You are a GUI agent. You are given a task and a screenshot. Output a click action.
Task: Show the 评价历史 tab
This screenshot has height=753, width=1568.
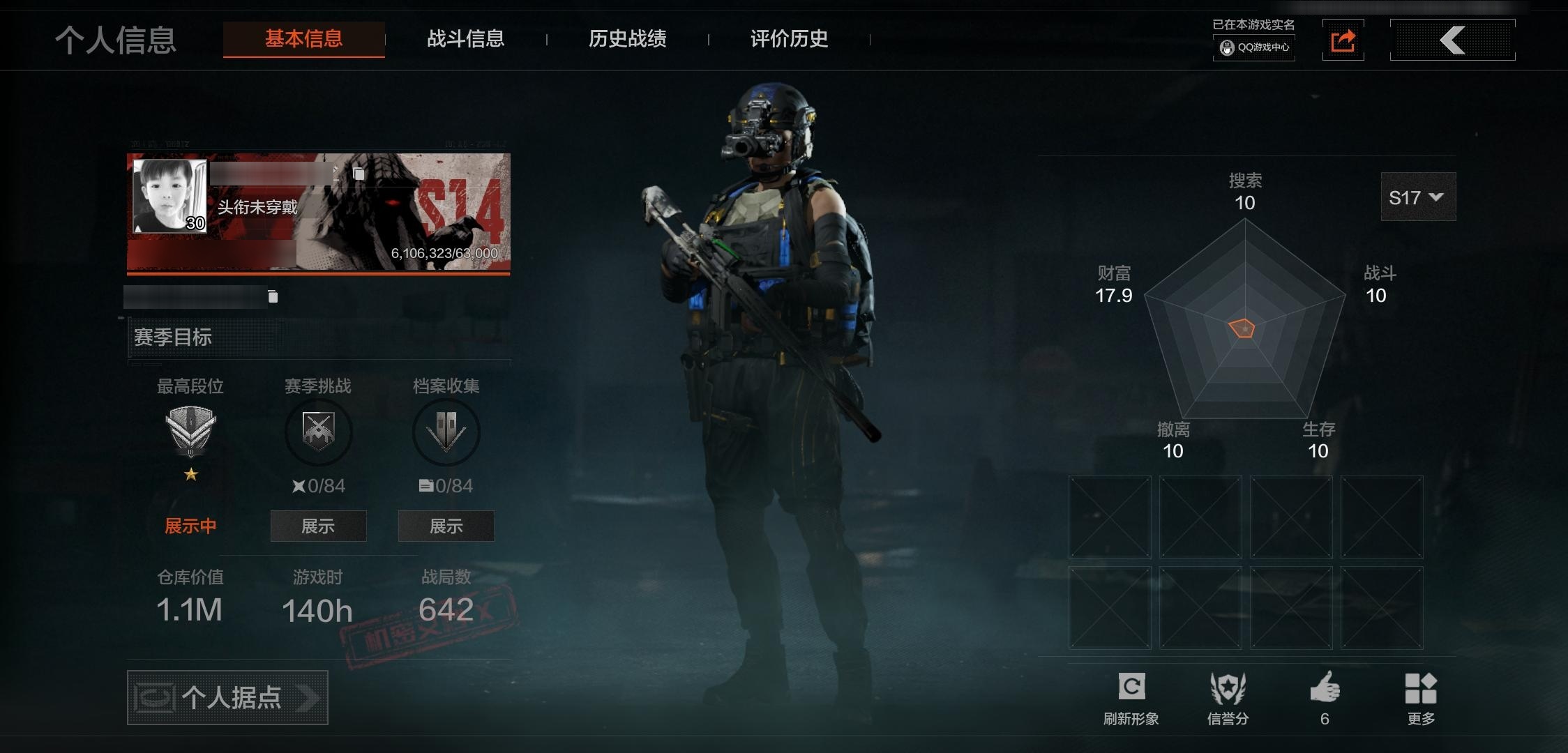pos(789,39)
